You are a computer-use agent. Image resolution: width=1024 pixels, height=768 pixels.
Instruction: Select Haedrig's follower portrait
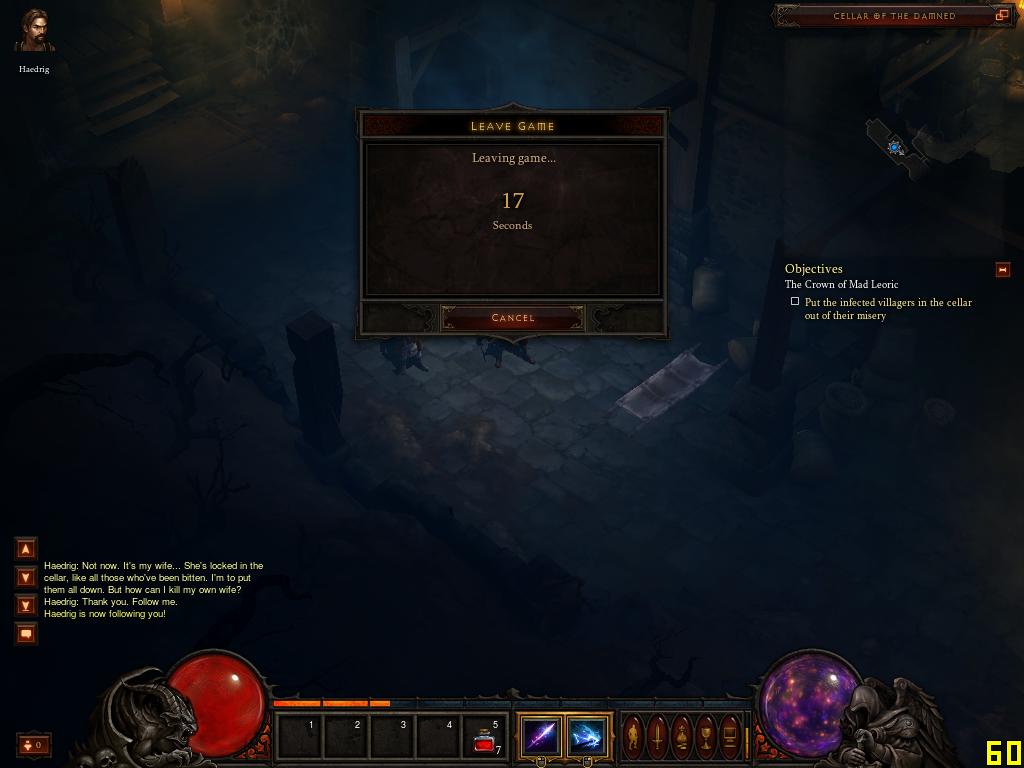pos(34,32)
